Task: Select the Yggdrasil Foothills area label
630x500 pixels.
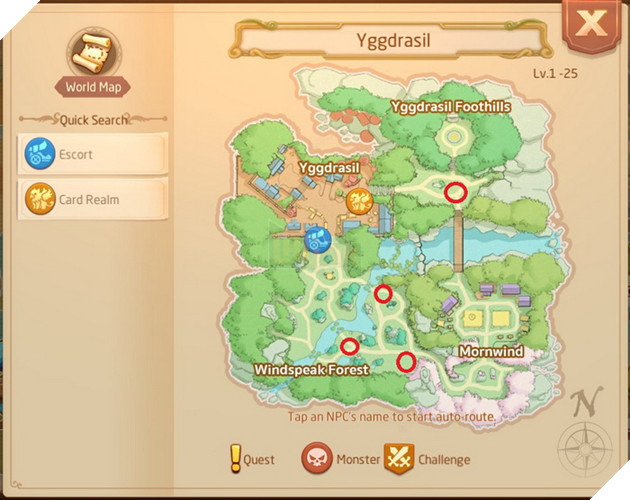Action: point(451,106)
